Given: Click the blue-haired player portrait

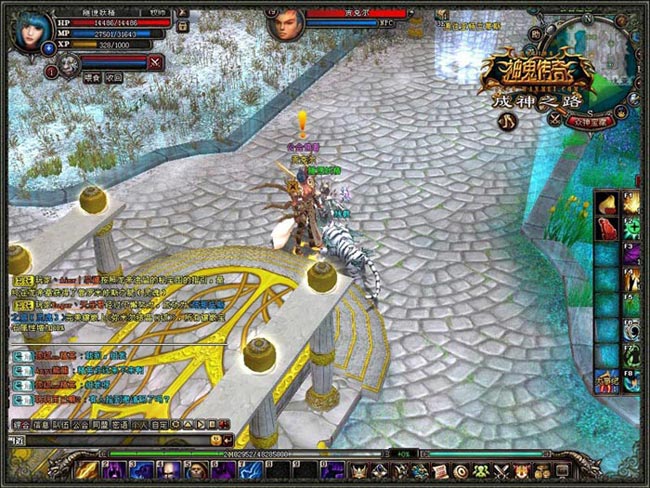Looking at the screenshot, I should [x=31, y=30].
